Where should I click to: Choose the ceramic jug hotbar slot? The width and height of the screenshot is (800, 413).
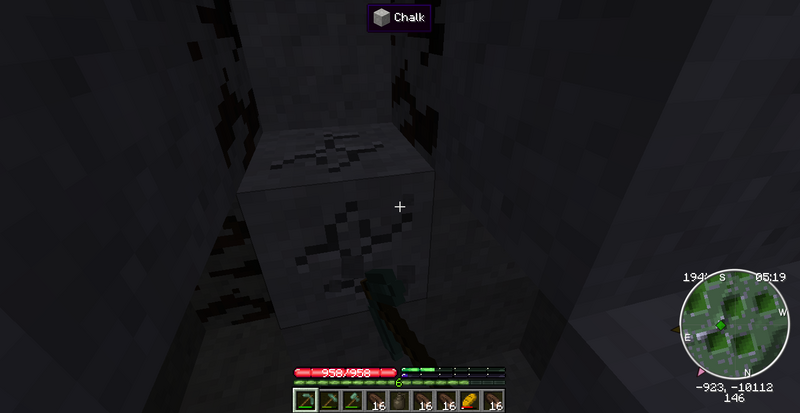pyautogui.click(x=400, y=401)
